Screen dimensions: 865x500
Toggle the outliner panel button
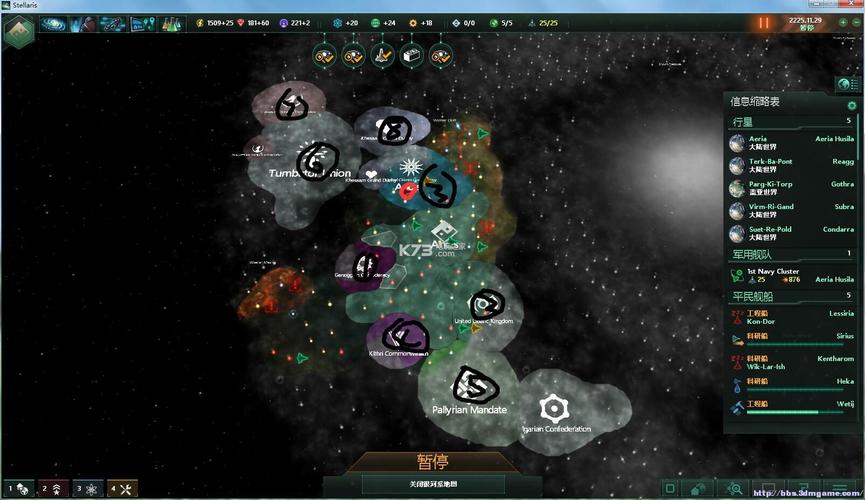[x=847, y=84]
